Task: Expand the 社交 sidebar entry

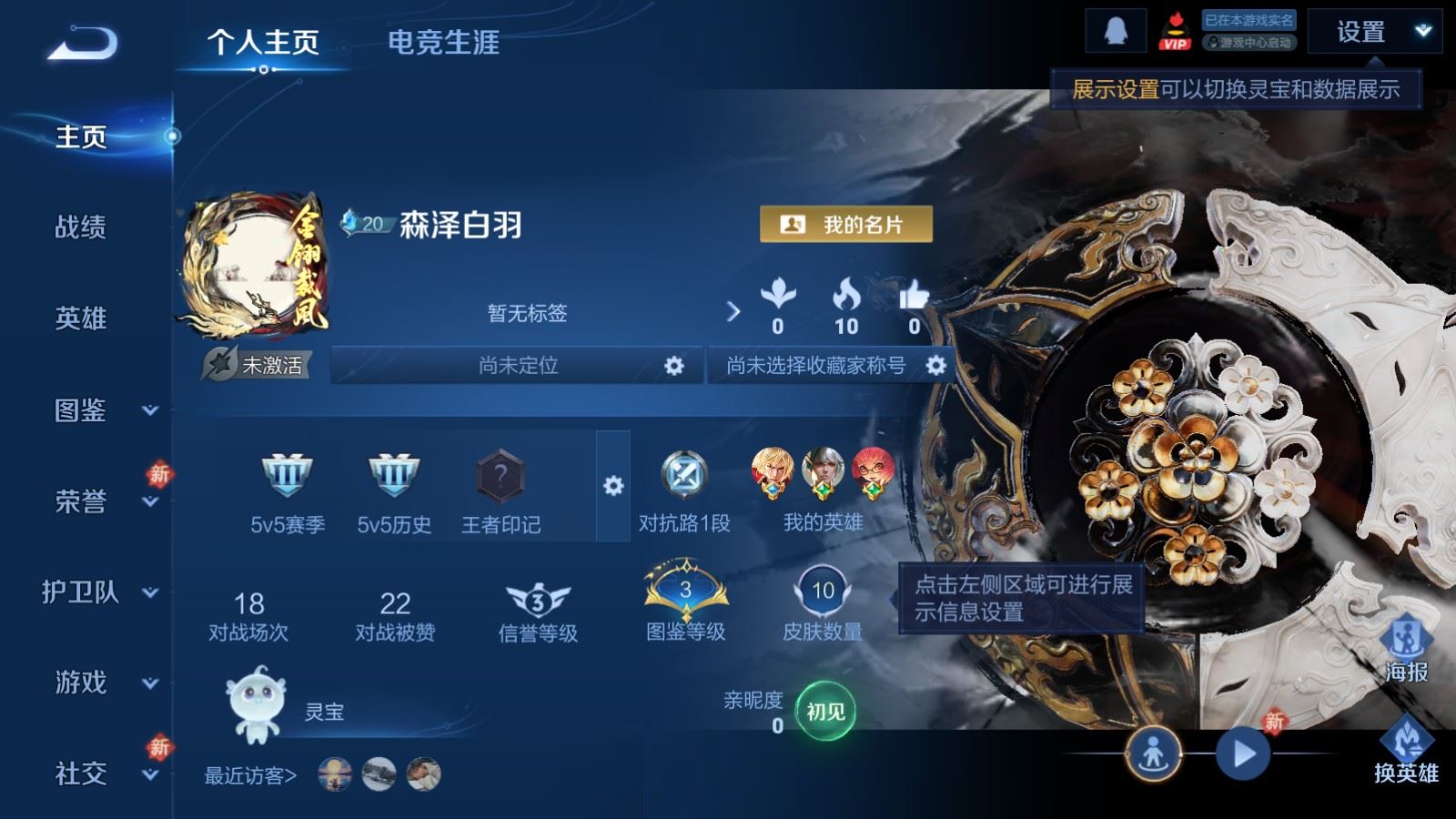Action: pyautogui.click(x=98, y=773)
